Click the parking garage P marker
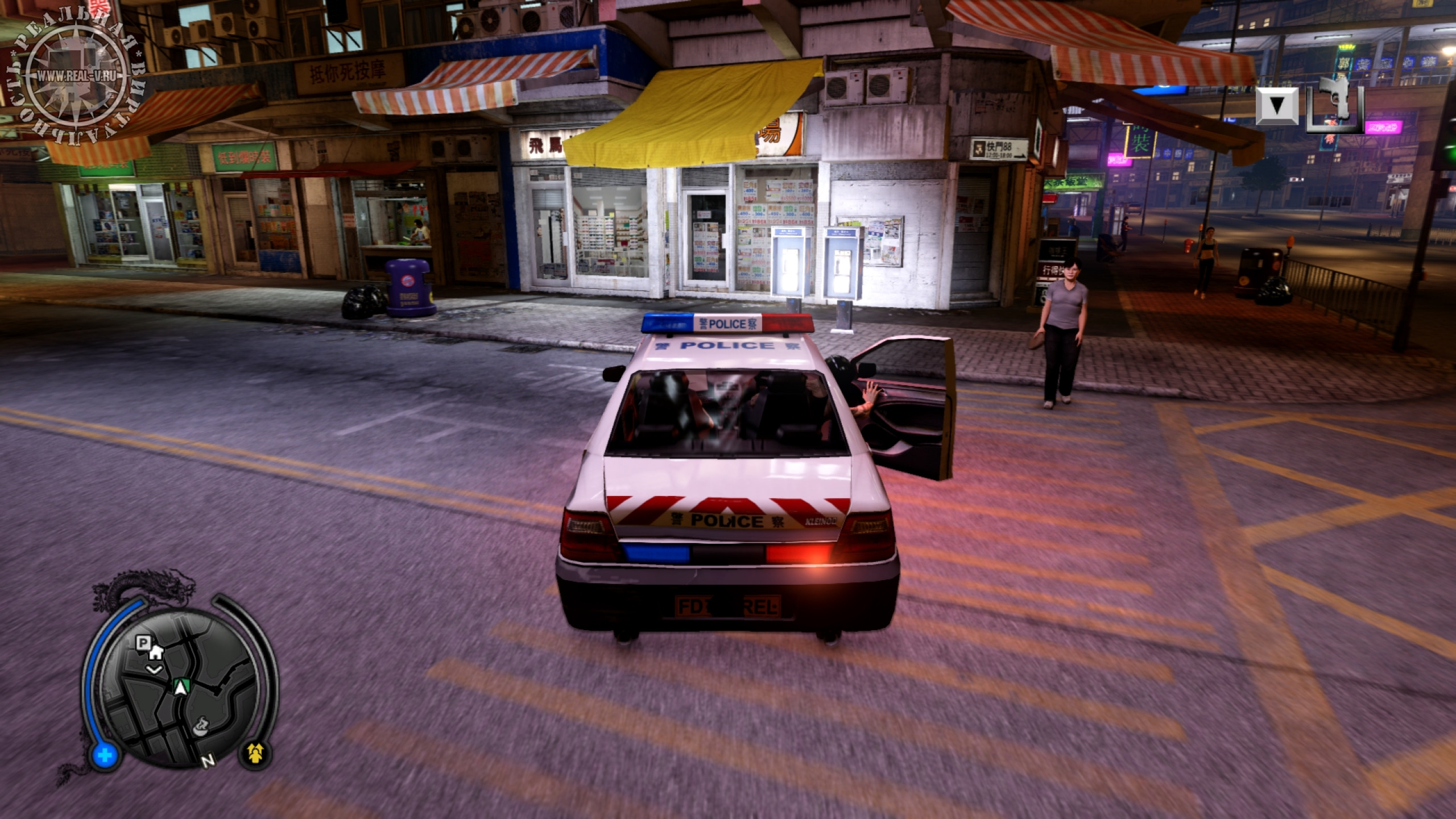 (x=142, y=643)
